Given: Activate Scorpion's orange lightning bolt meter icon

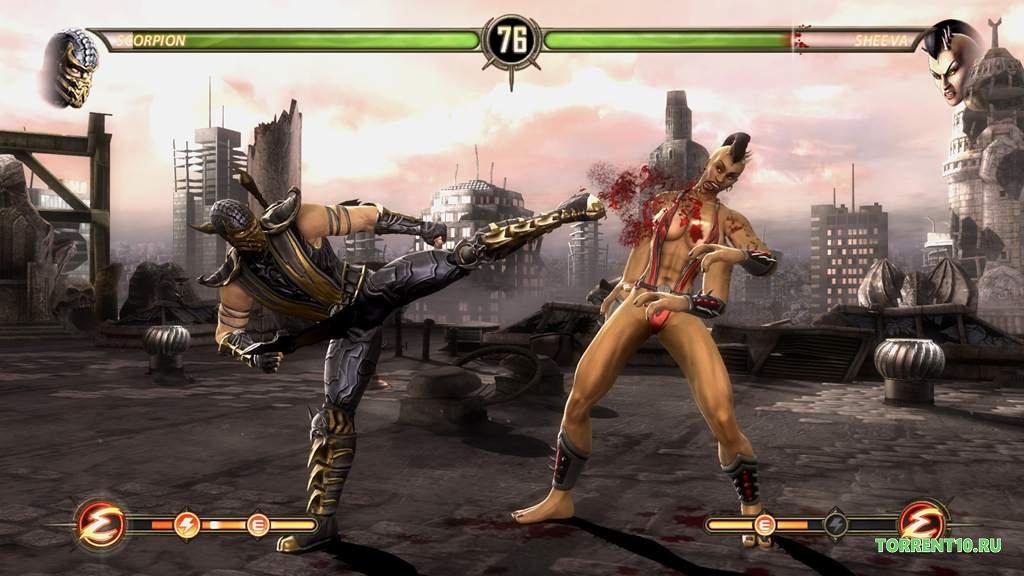Looking at the screenshot, I should [x=187, y=523].
